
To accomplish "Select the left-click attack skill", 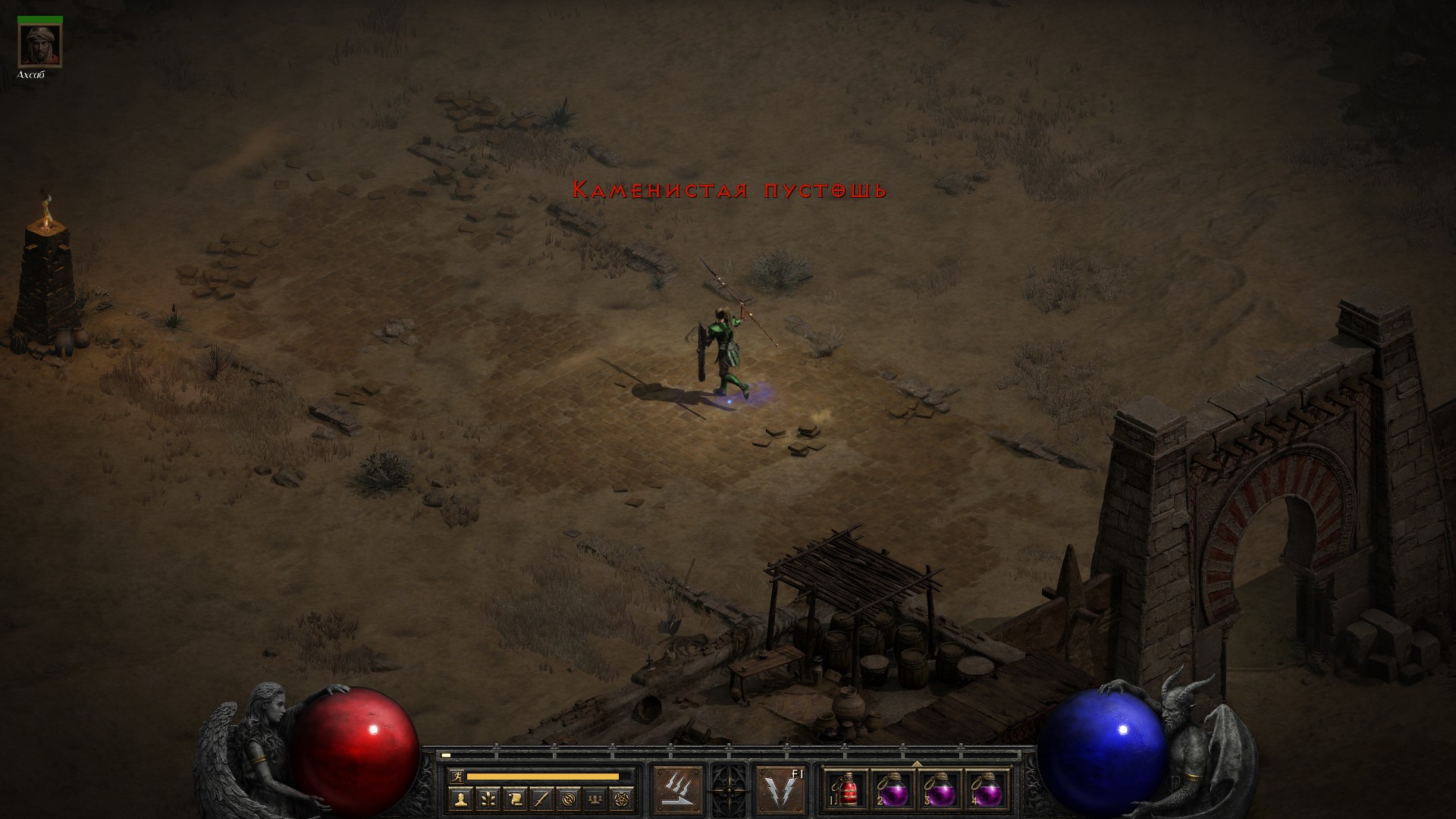I will click(x=679, y=790).
